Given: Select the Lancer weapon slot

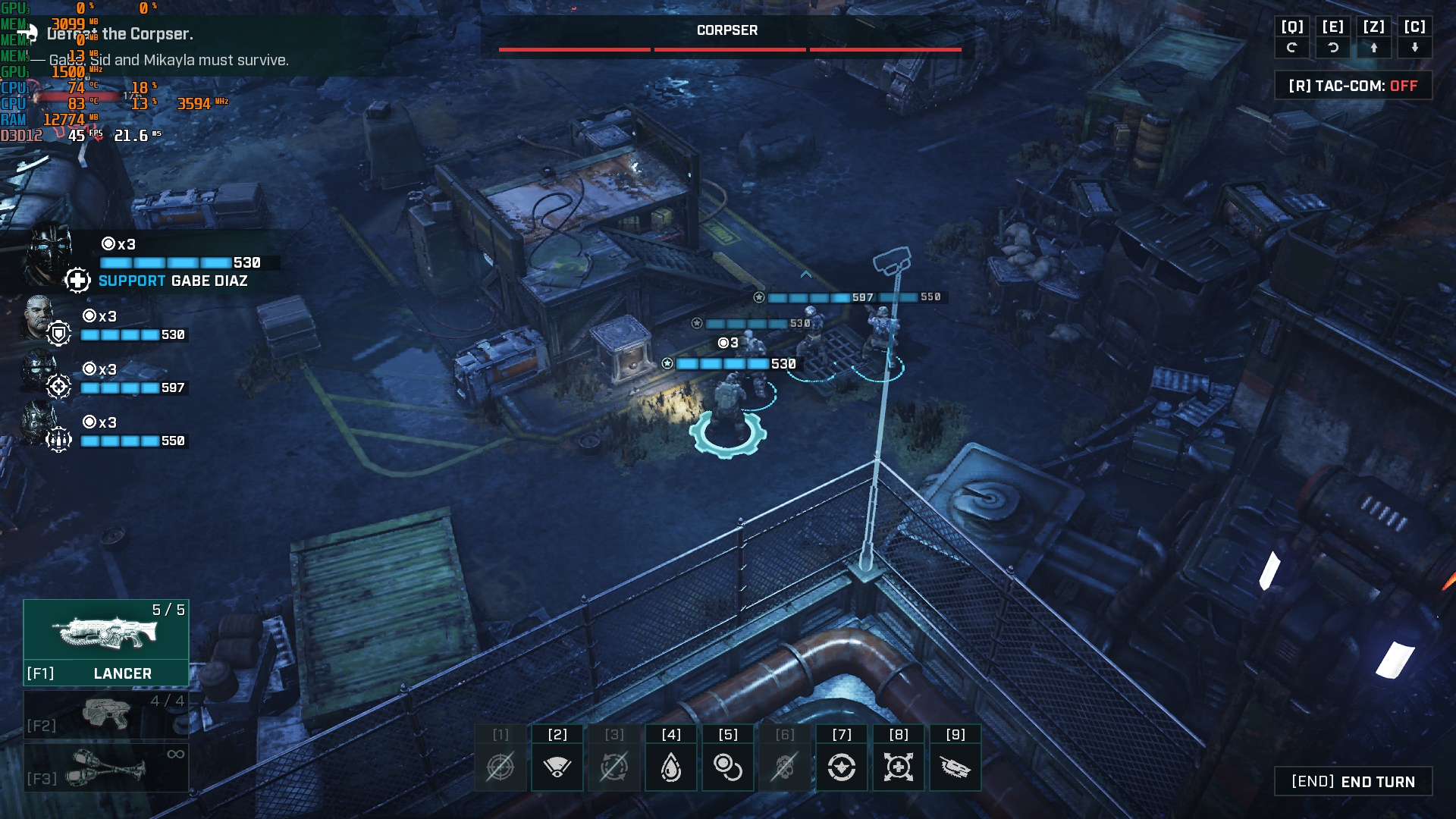Looking at the screenshot, I should (x=106, y=642).
